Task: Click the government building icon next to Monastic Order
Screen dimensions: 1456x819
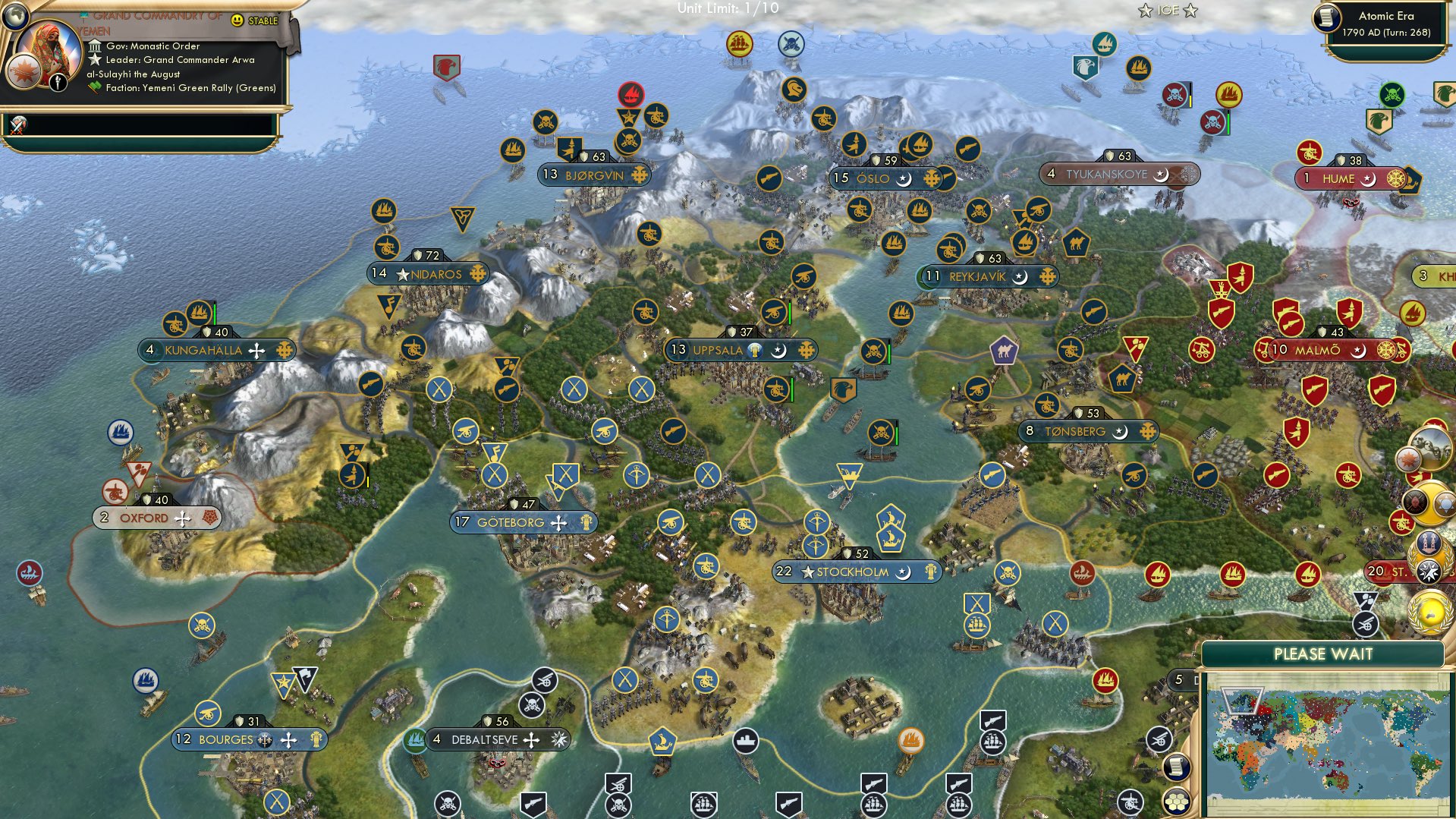Action: point(95,46)
